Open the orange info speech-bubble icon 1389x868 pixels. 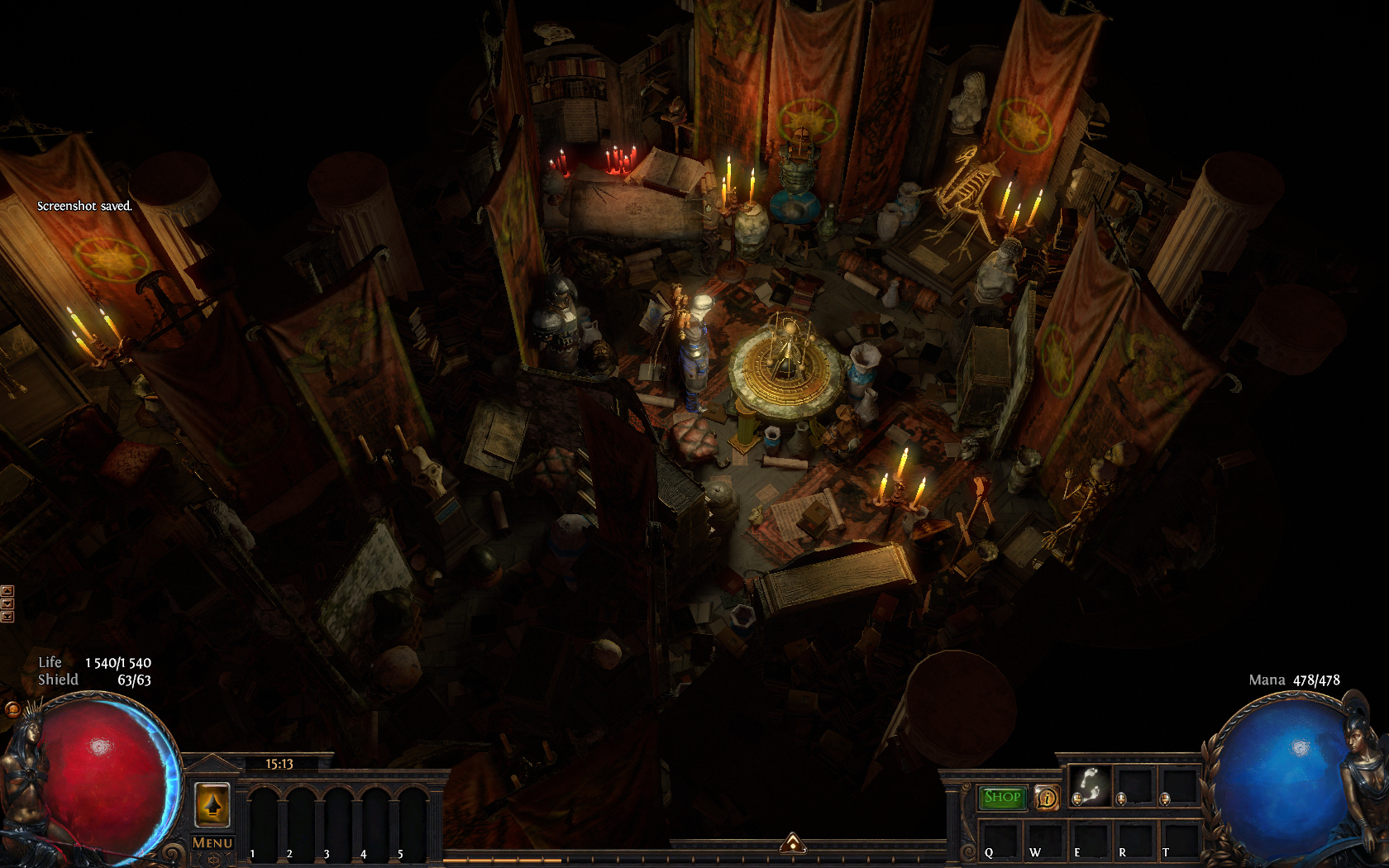pos(1047,798)
